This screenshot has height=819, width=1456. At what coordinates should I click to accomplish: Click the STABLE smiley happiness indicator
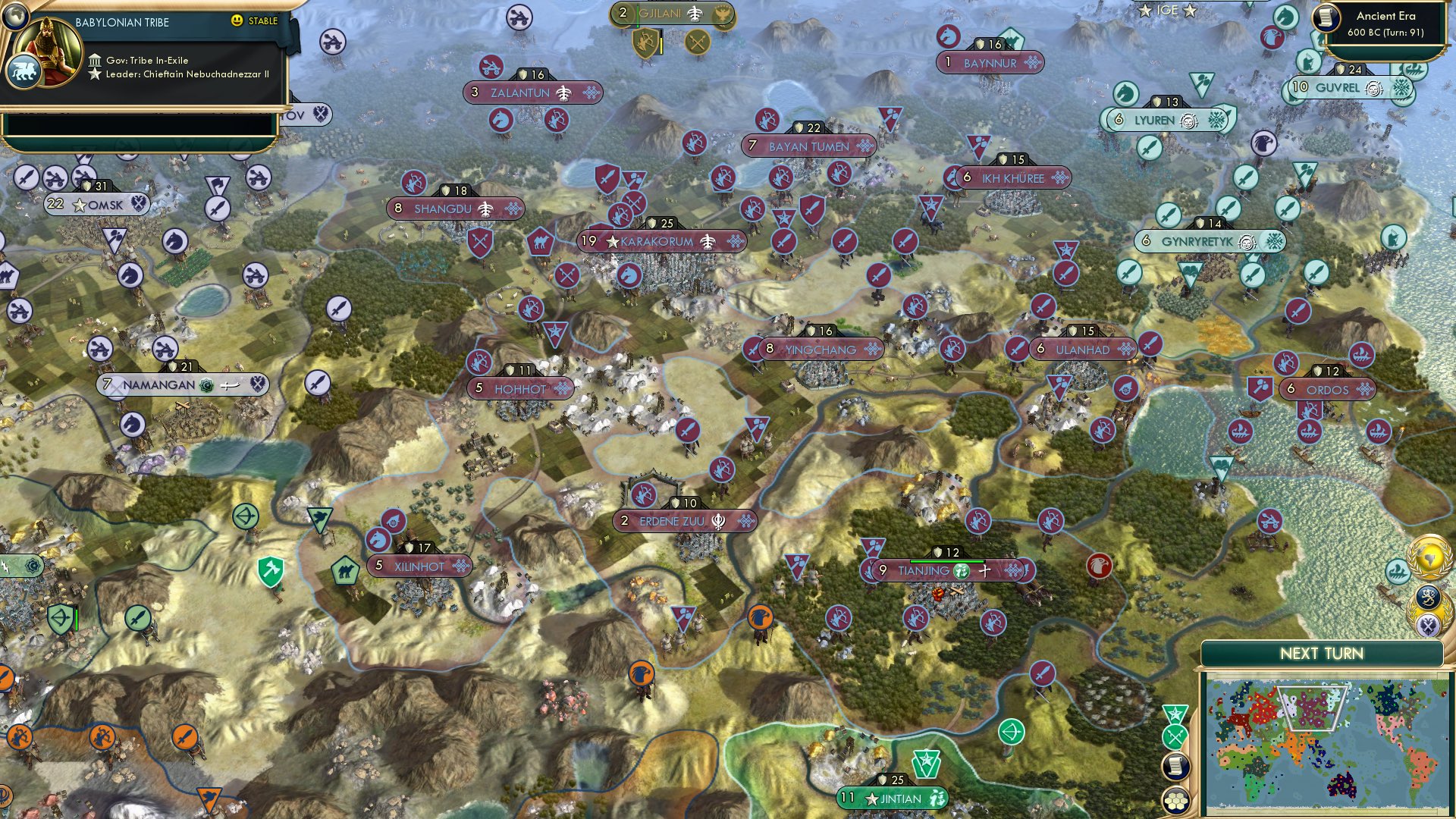point(237,21)
